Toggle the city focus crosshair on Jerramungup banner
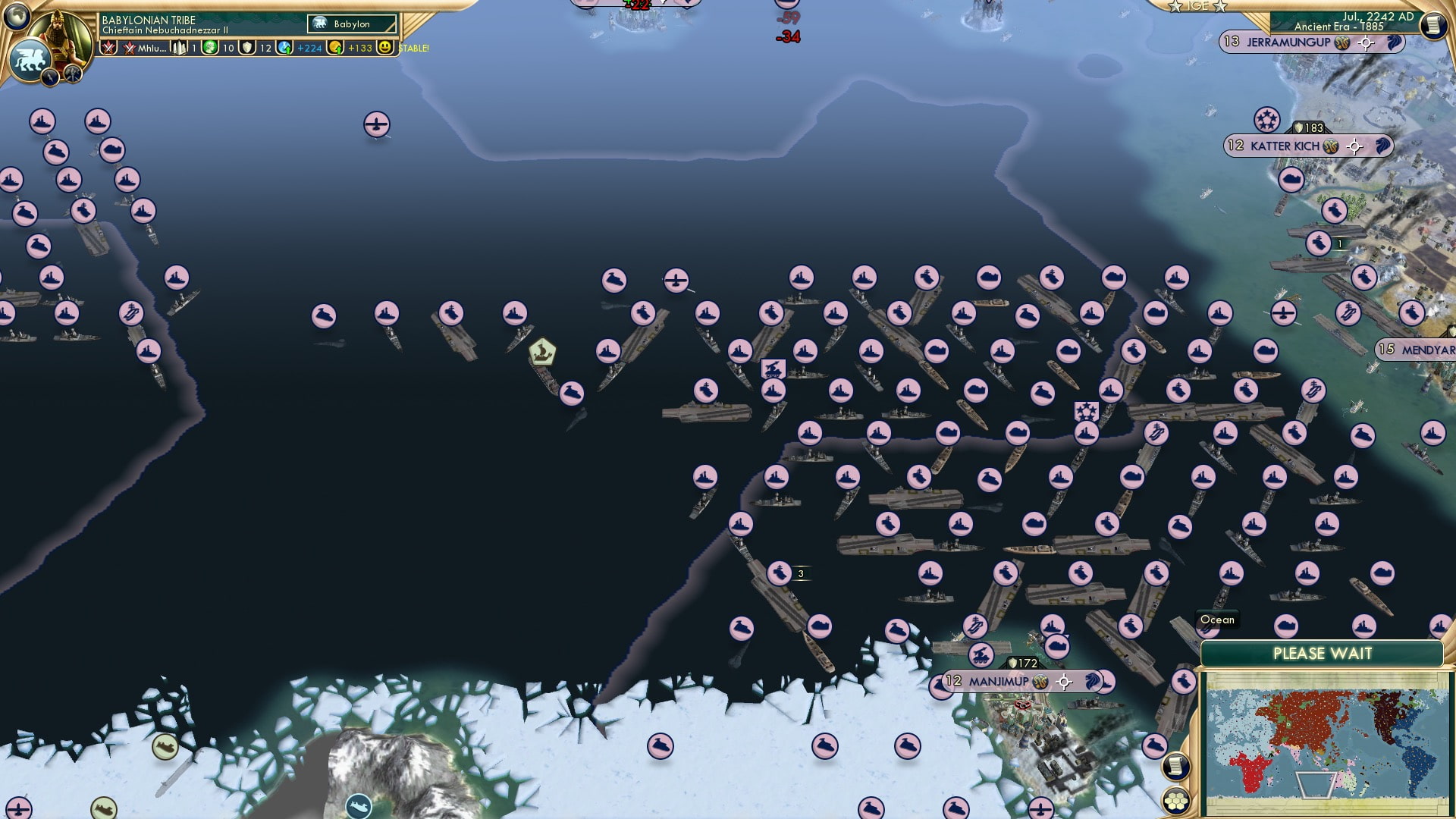The image size is (1456, 819). (x=1365, y=43)
